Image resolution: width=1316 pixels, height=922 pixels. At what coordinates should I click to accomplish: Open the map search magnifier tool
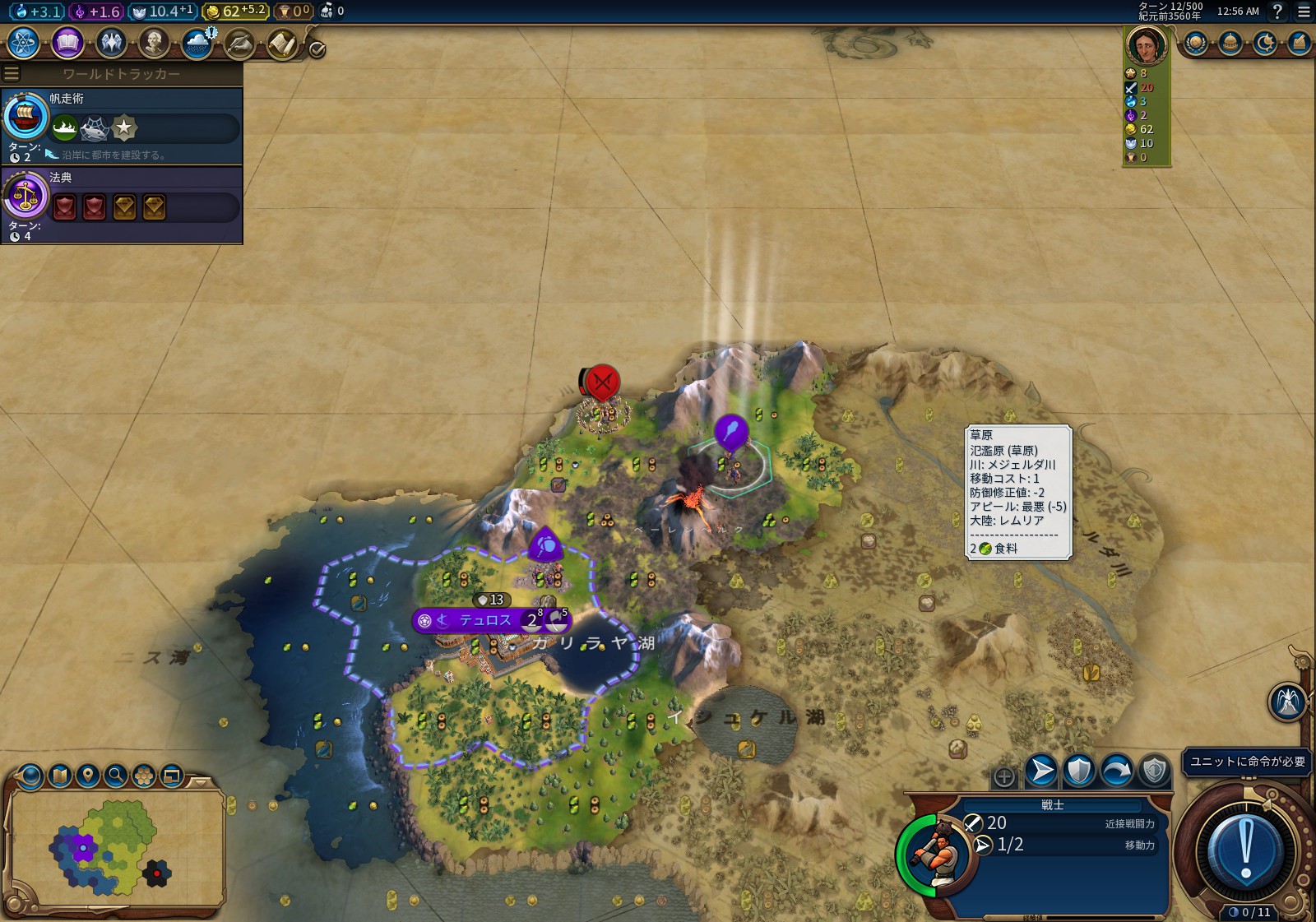coord(116,775)
